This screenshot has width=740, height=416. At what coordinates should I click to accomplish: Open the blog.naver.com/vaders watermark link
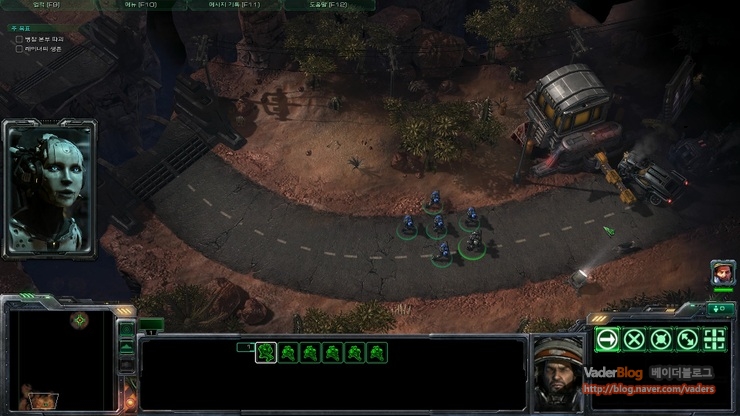click(x=648, y=390)
